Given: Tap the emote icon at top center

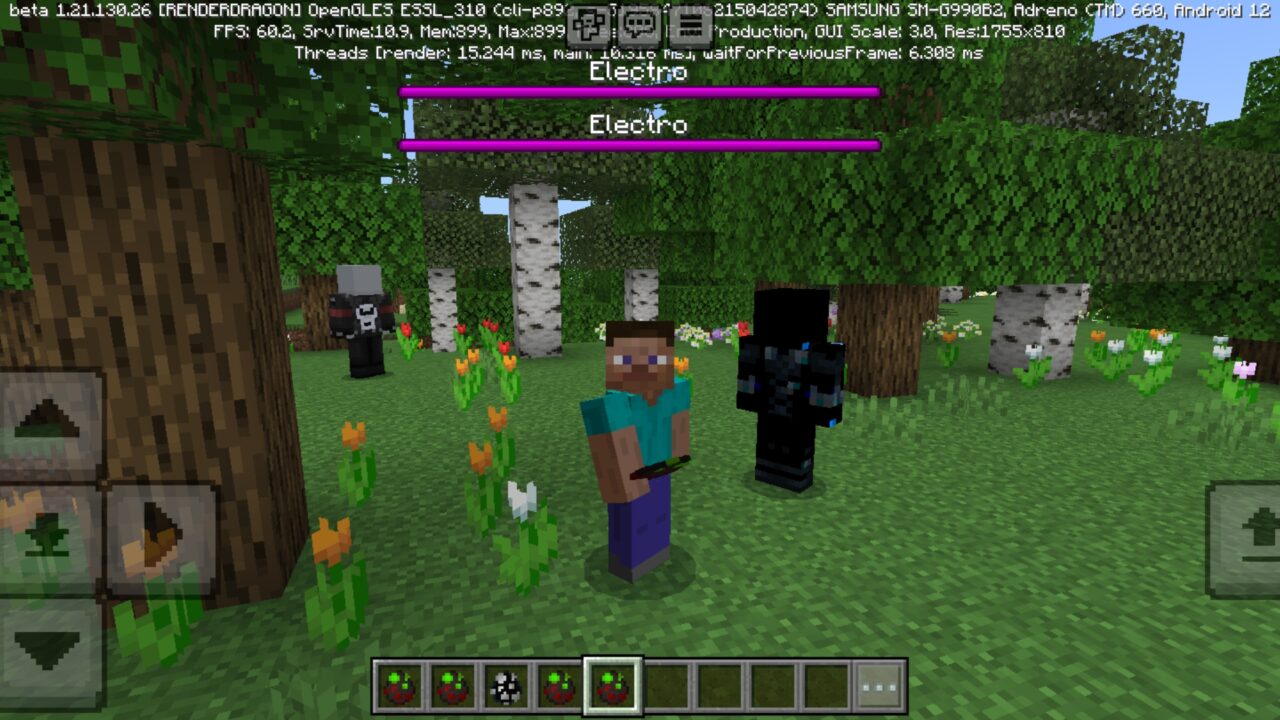Looking at the screenshot, I should [x=588, y=18].
